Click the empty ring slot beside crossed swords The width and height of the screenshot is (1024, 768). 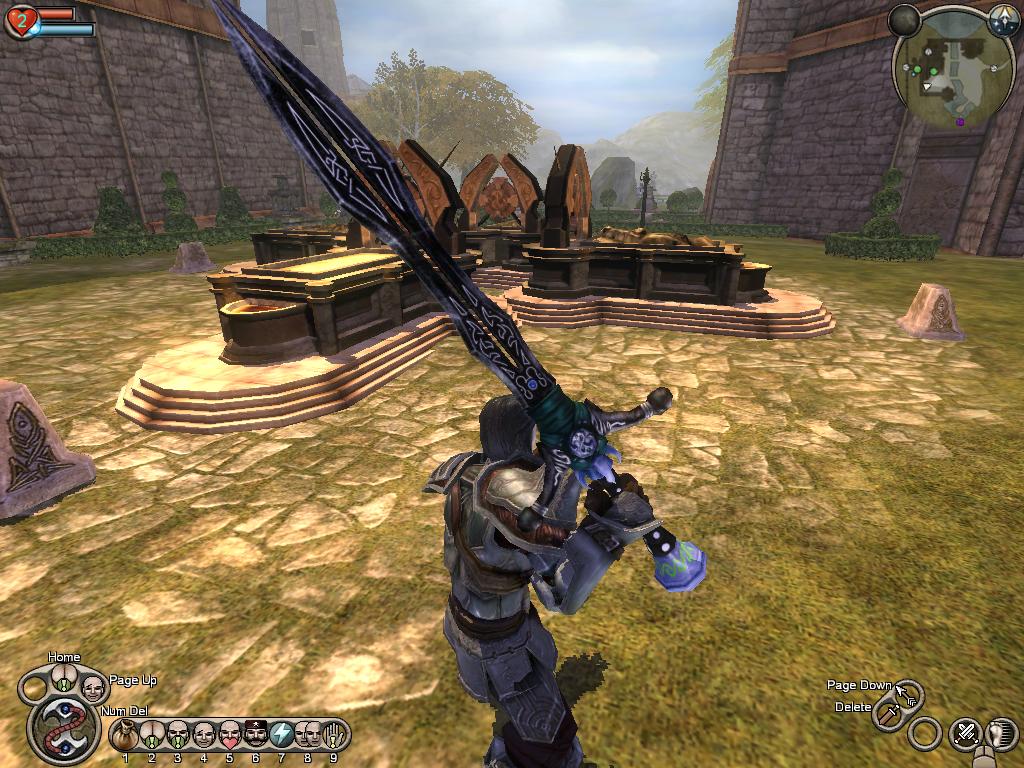click(926, 735)
